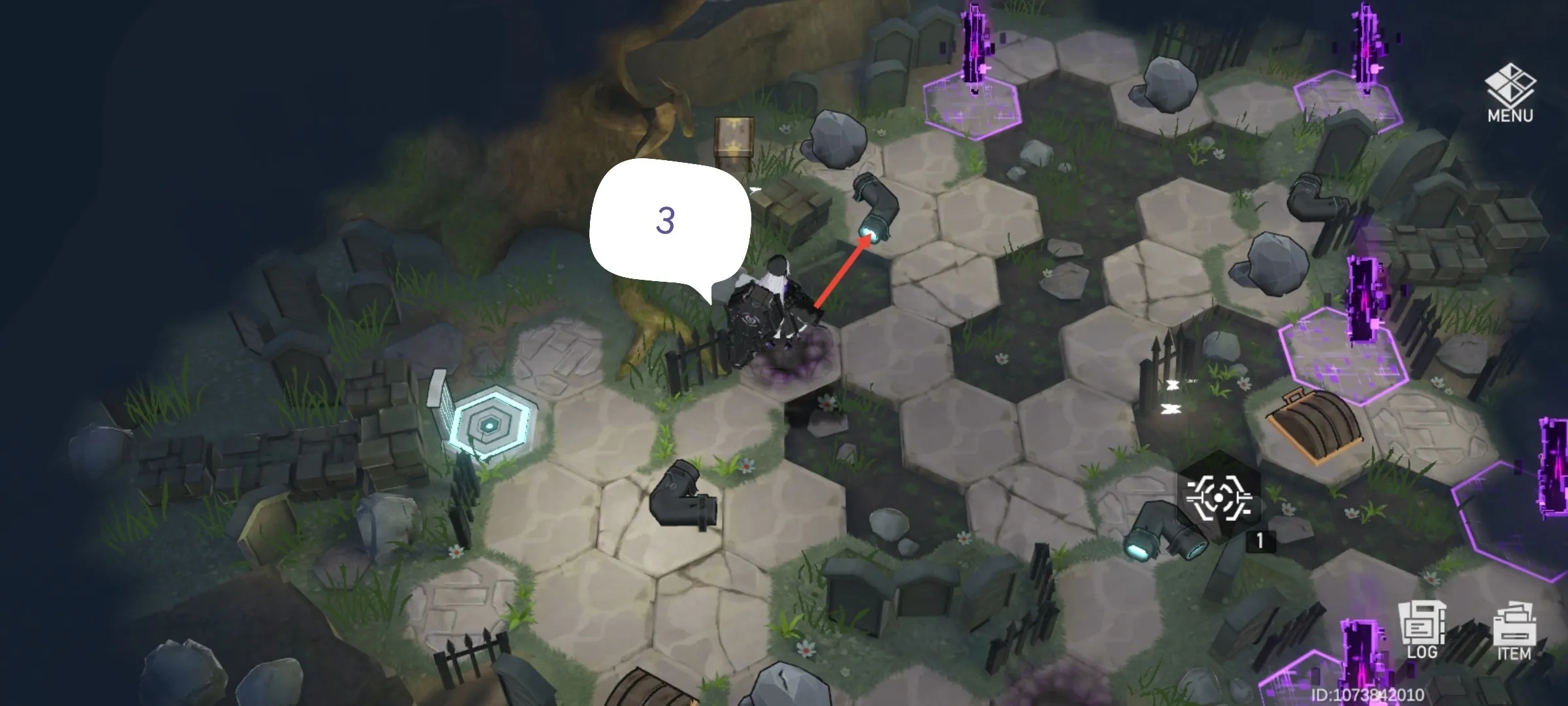The height and width of the screenshot is (706, 1568).
Task: Open the LOG panel
Action: click(1422, 631)
